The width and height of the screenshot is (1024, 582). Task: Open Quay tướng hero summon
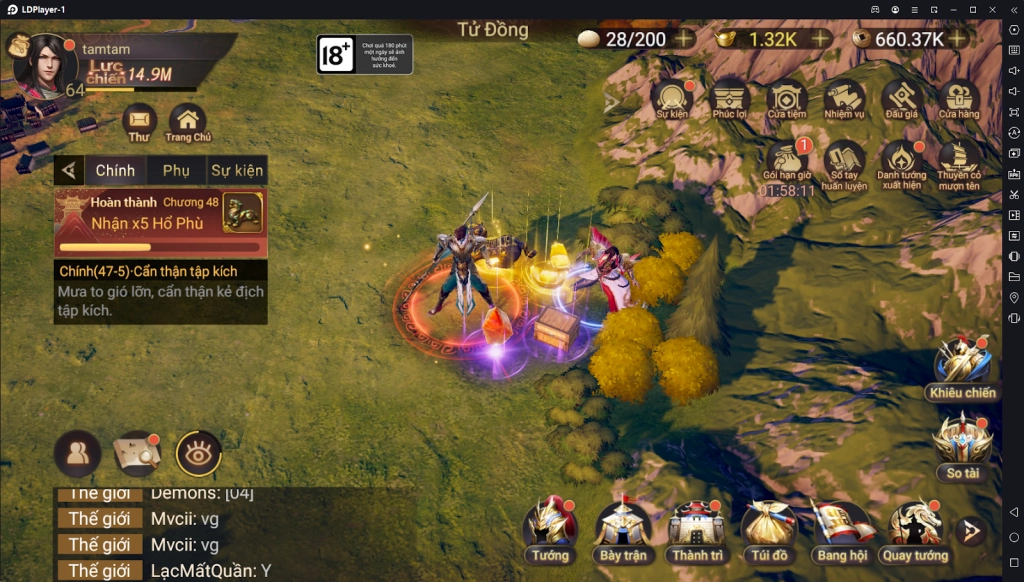tap(915, 528)
